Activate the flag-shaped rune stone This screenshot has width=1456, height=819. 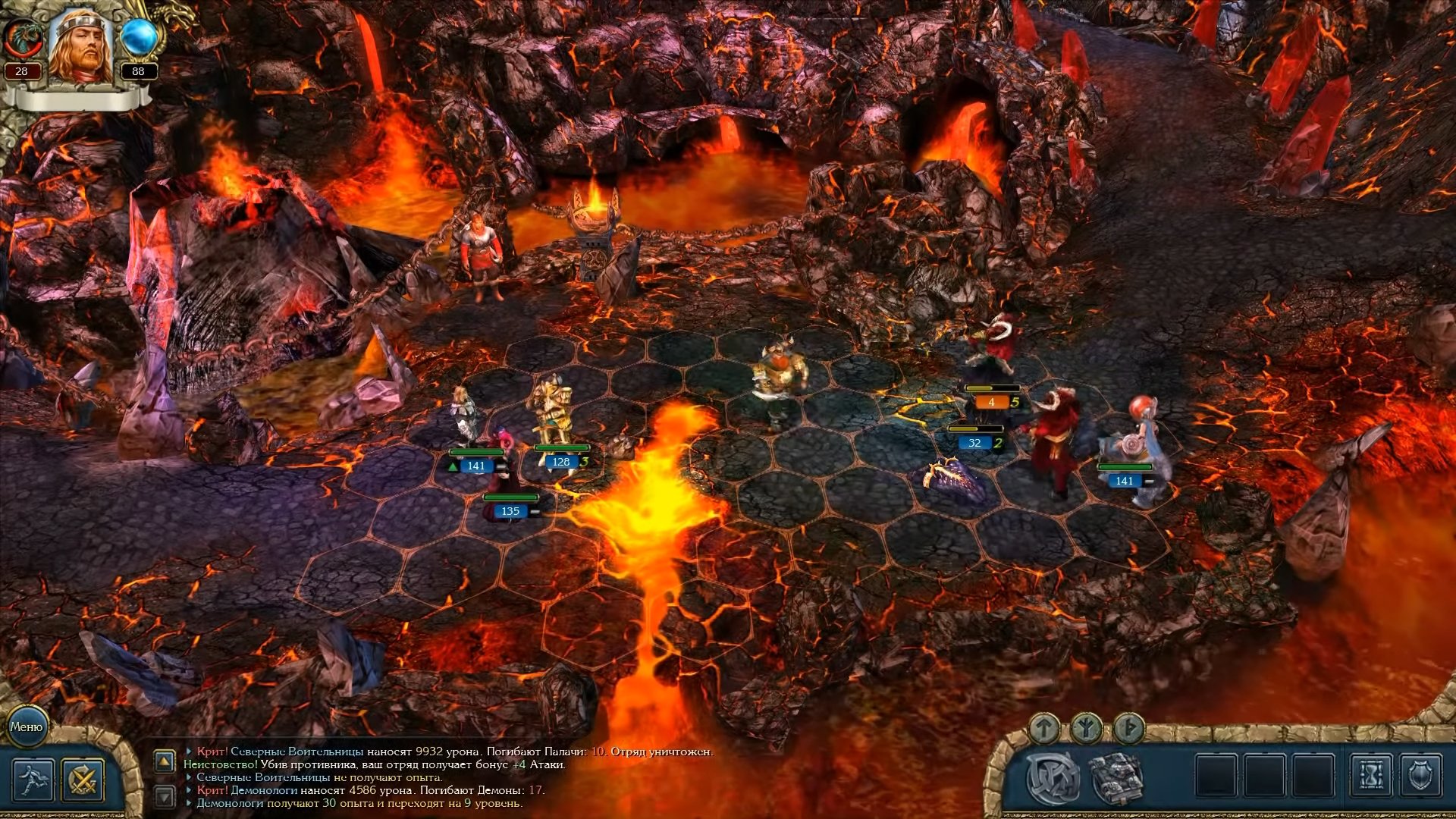tap(1129, 729)
